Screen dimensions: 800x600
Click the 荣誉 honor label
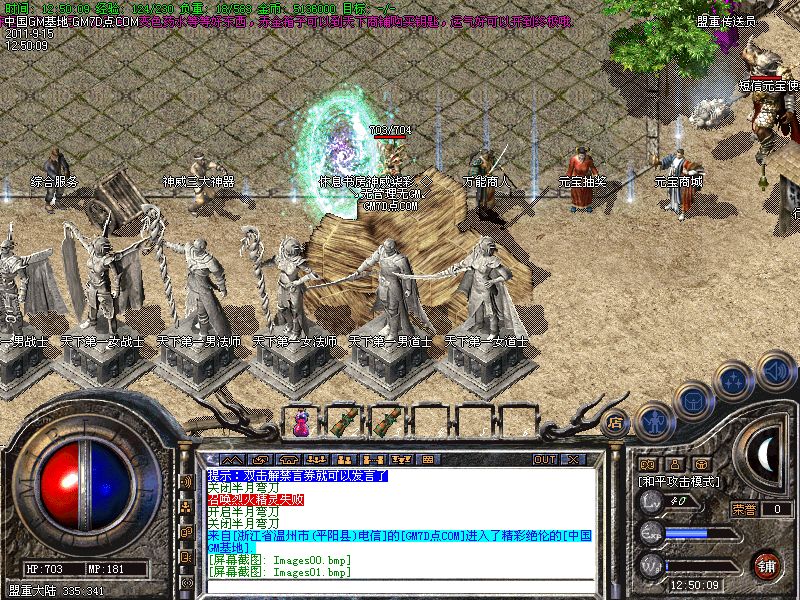coord(744,509)
